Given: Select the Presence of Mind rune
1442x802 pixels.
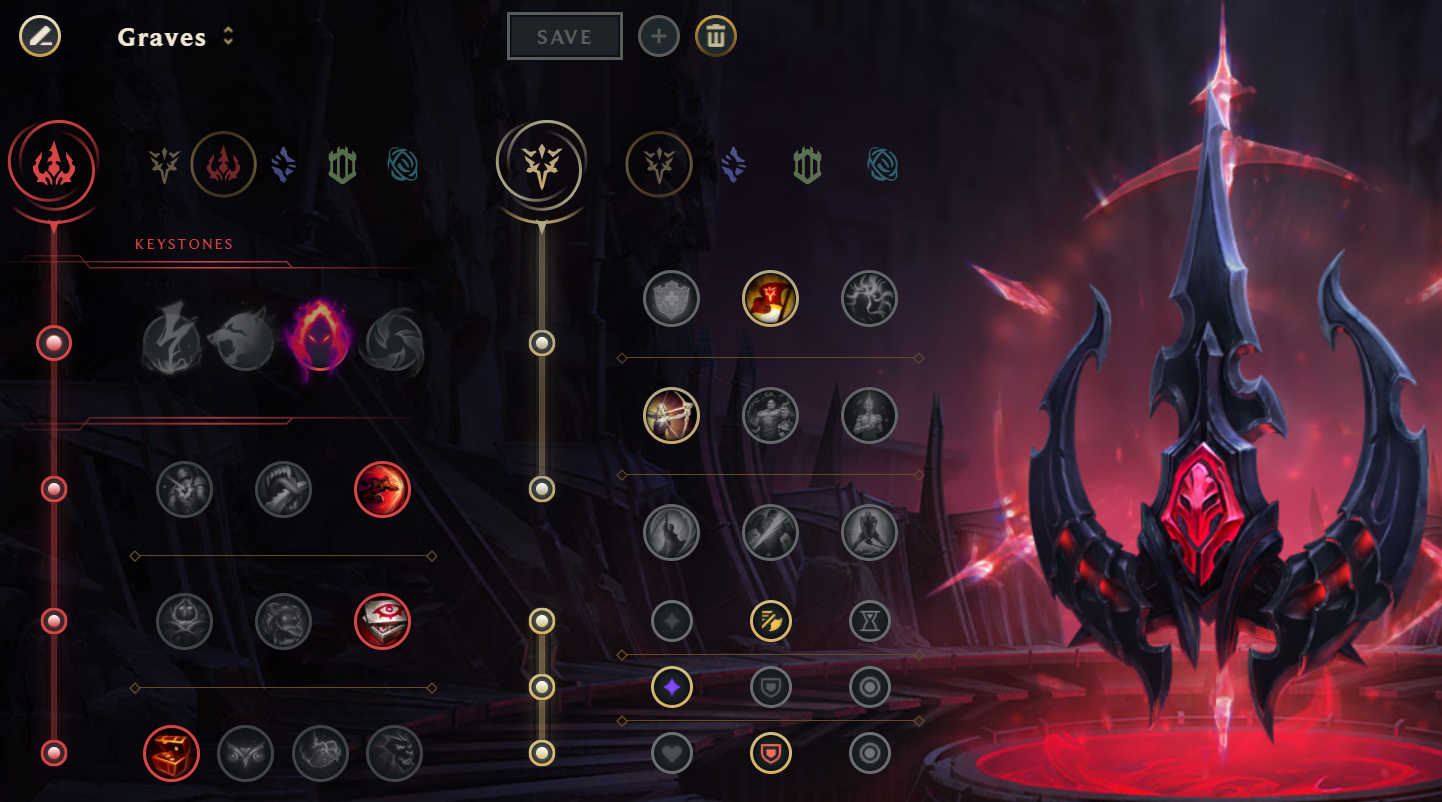Looking at the screenshot, I should point(870,298).
